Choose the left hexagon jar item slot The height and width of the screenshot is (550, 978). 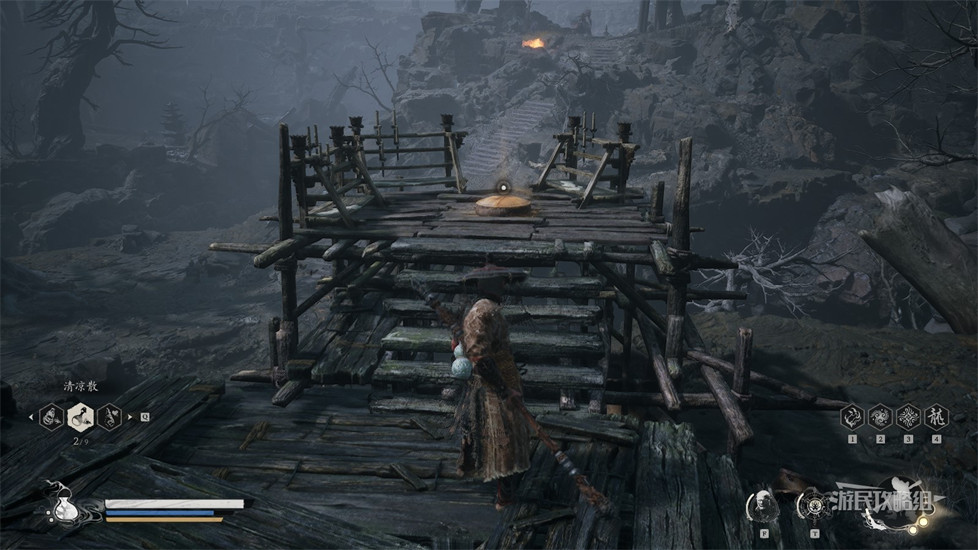51,415
